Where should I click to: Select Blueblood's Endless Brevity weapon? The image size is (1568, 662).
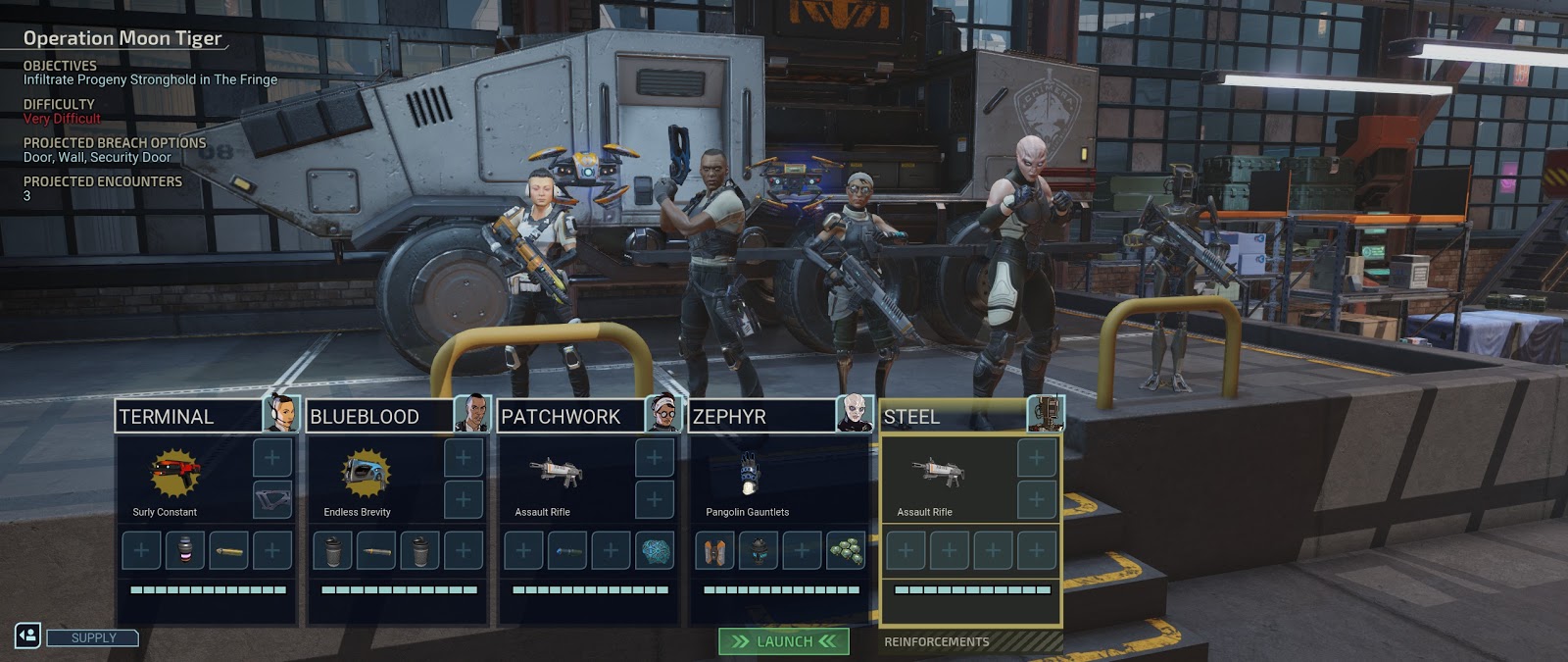[366, 479]
